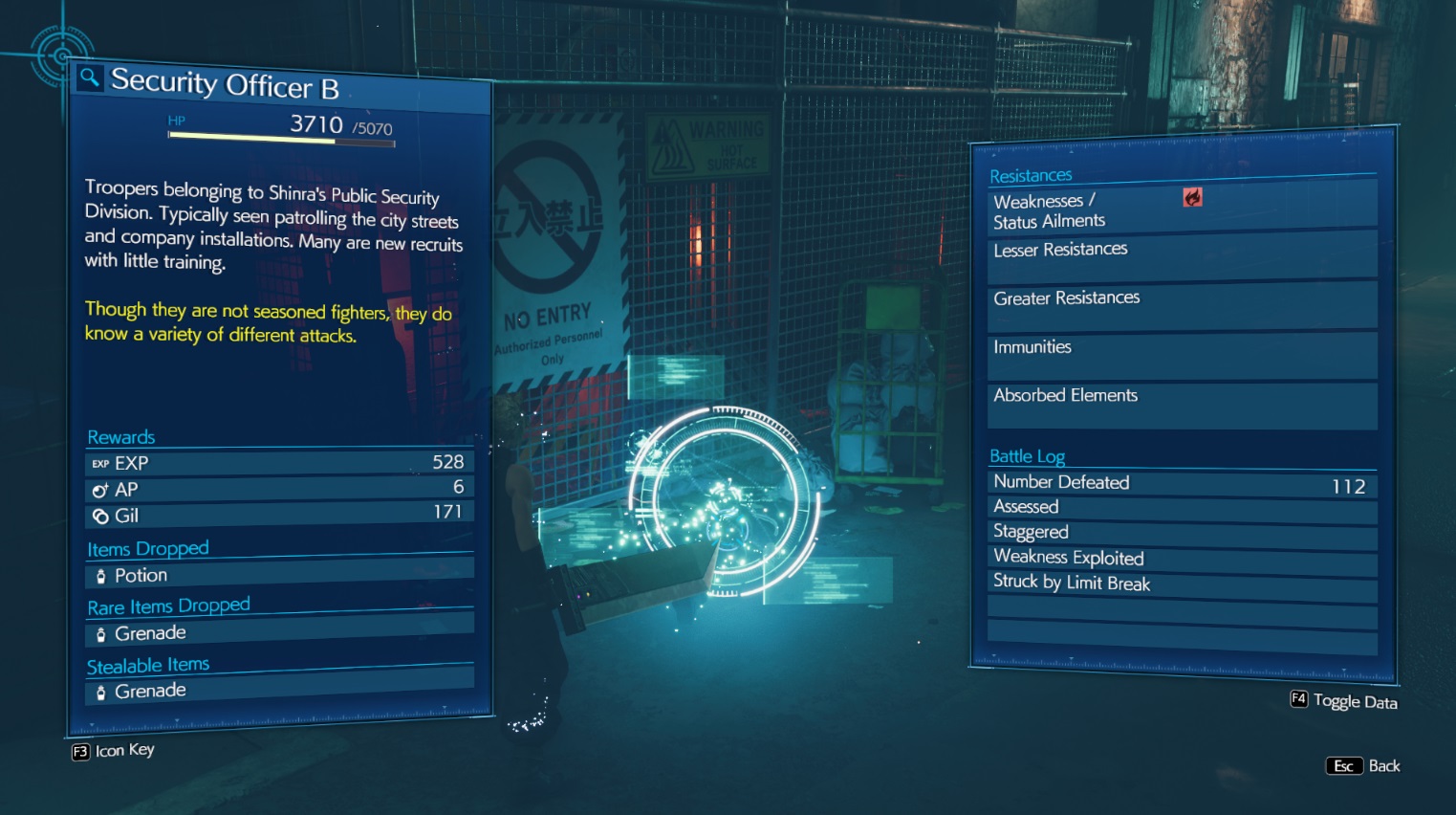This screenshot has width=1456, height=815.
Task: Click the Back button label
Action: coord(1383,766)
